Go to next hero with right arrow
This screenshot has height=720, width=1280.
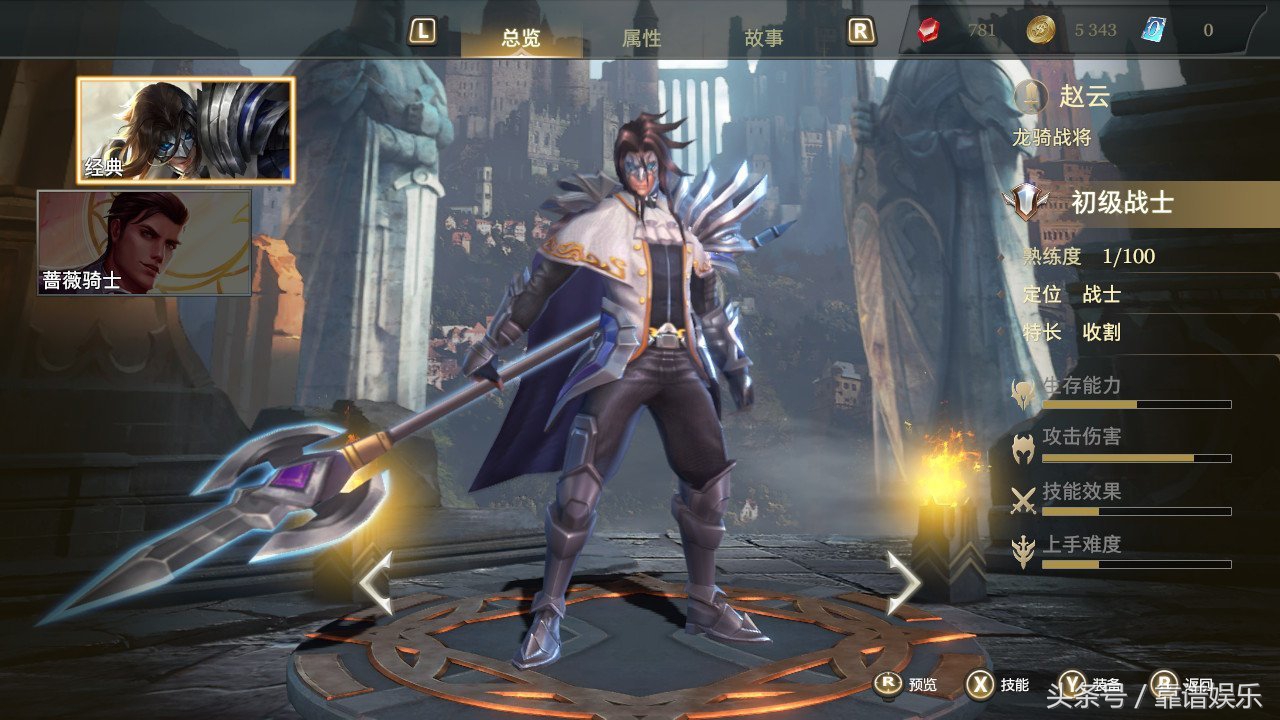coord(903,583)
